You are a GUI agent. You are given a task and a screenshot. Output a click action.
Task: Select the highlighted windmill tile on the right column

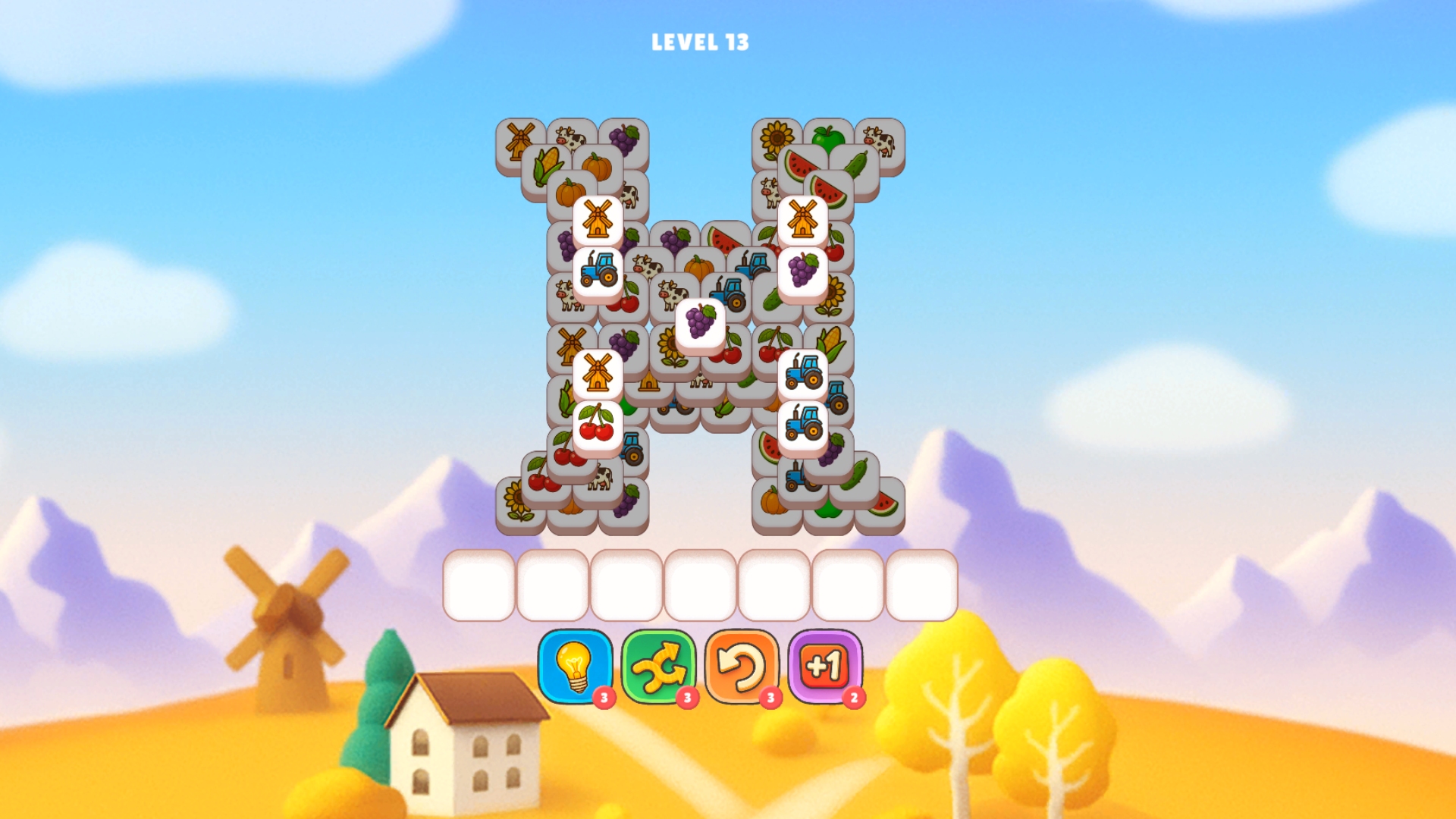(x=802, y=220)
